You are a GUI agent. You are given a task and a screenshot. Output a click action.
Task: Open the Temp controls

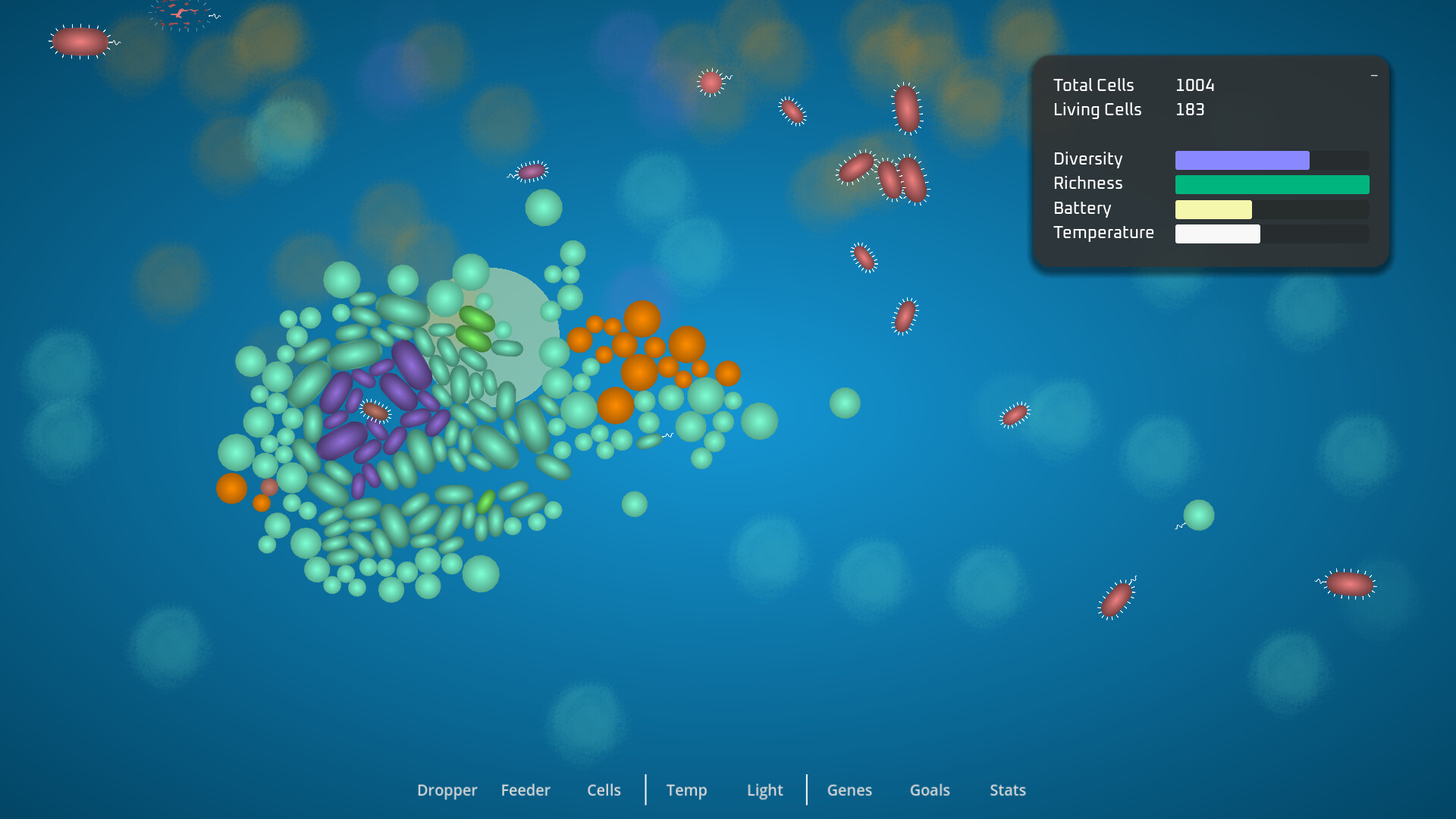(x=686, y=790)
